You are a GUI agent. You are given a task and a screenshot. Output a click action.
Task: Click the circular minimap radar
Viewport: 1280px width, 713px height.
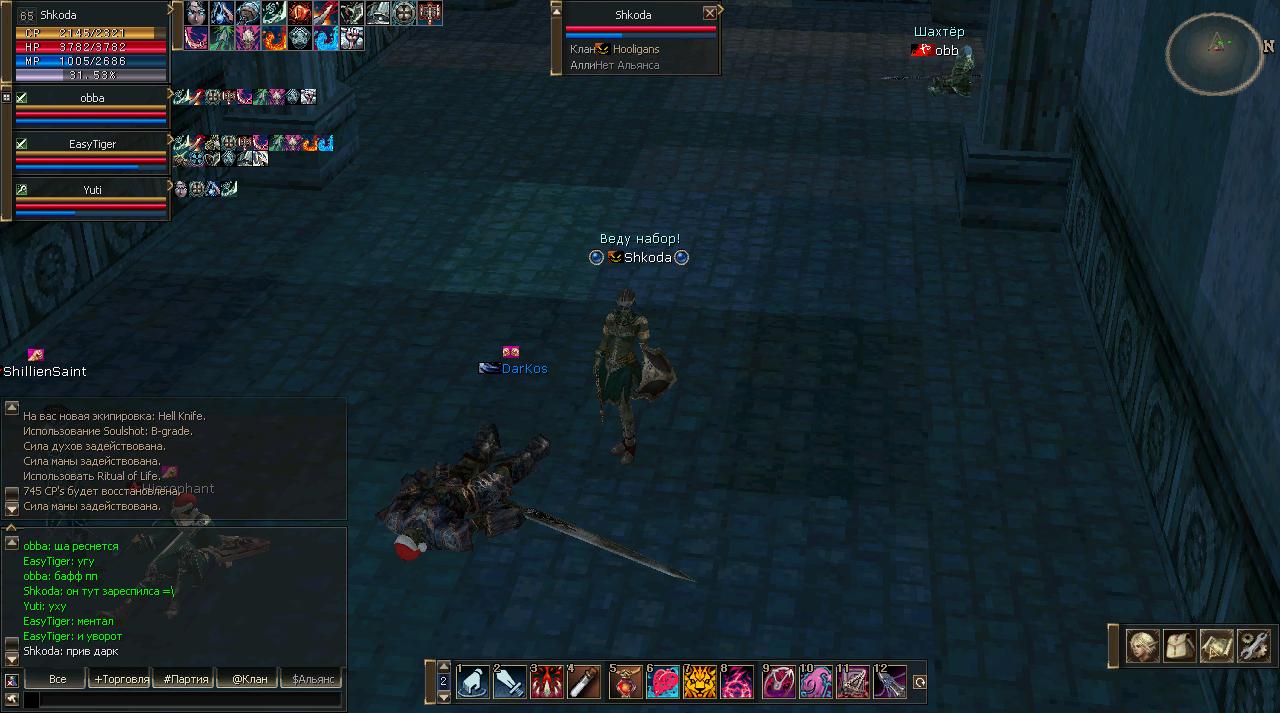(1214, 53)
